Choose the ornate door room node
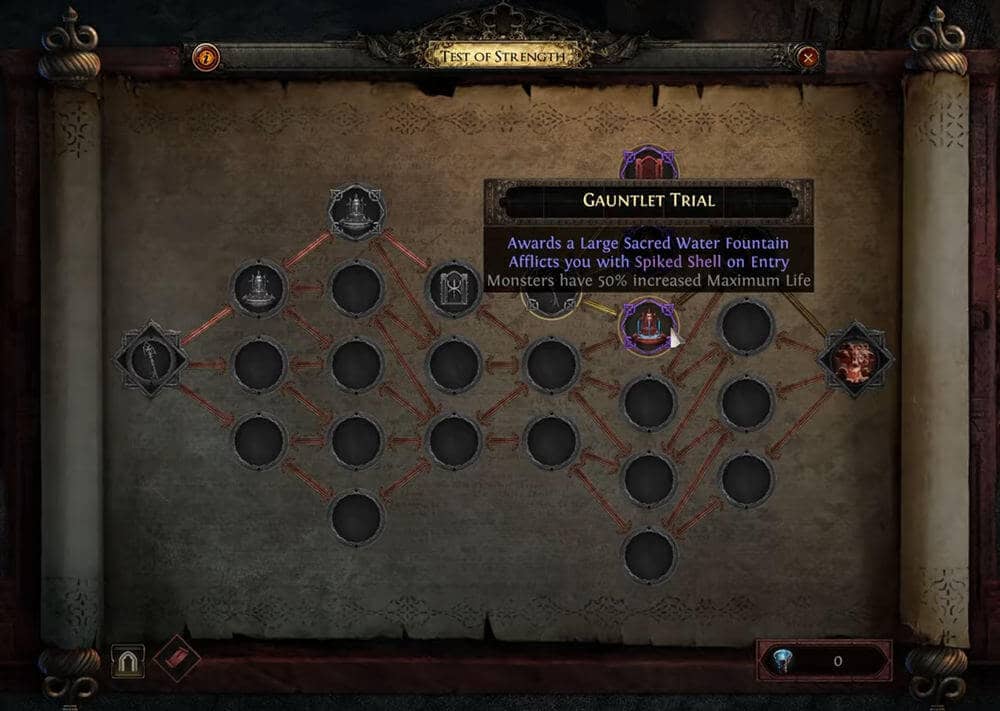The image size is (1000, 711). pyautogui.click(x=454, y=288)
